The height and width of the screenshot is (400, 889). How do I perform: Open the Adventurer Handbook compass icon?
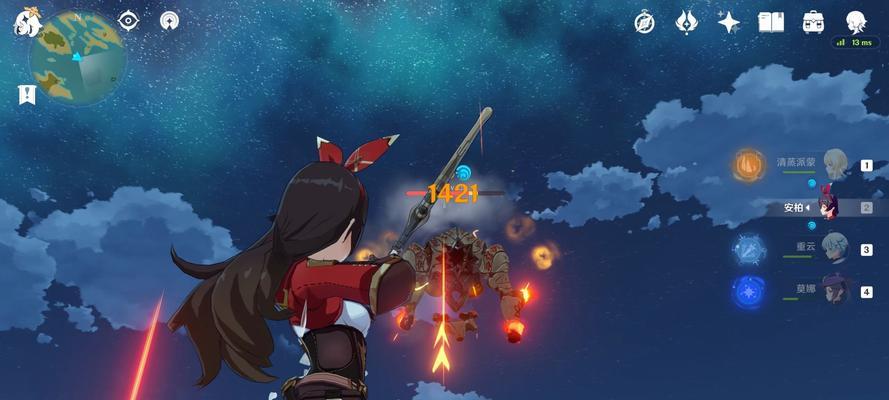tap(644, 22)
